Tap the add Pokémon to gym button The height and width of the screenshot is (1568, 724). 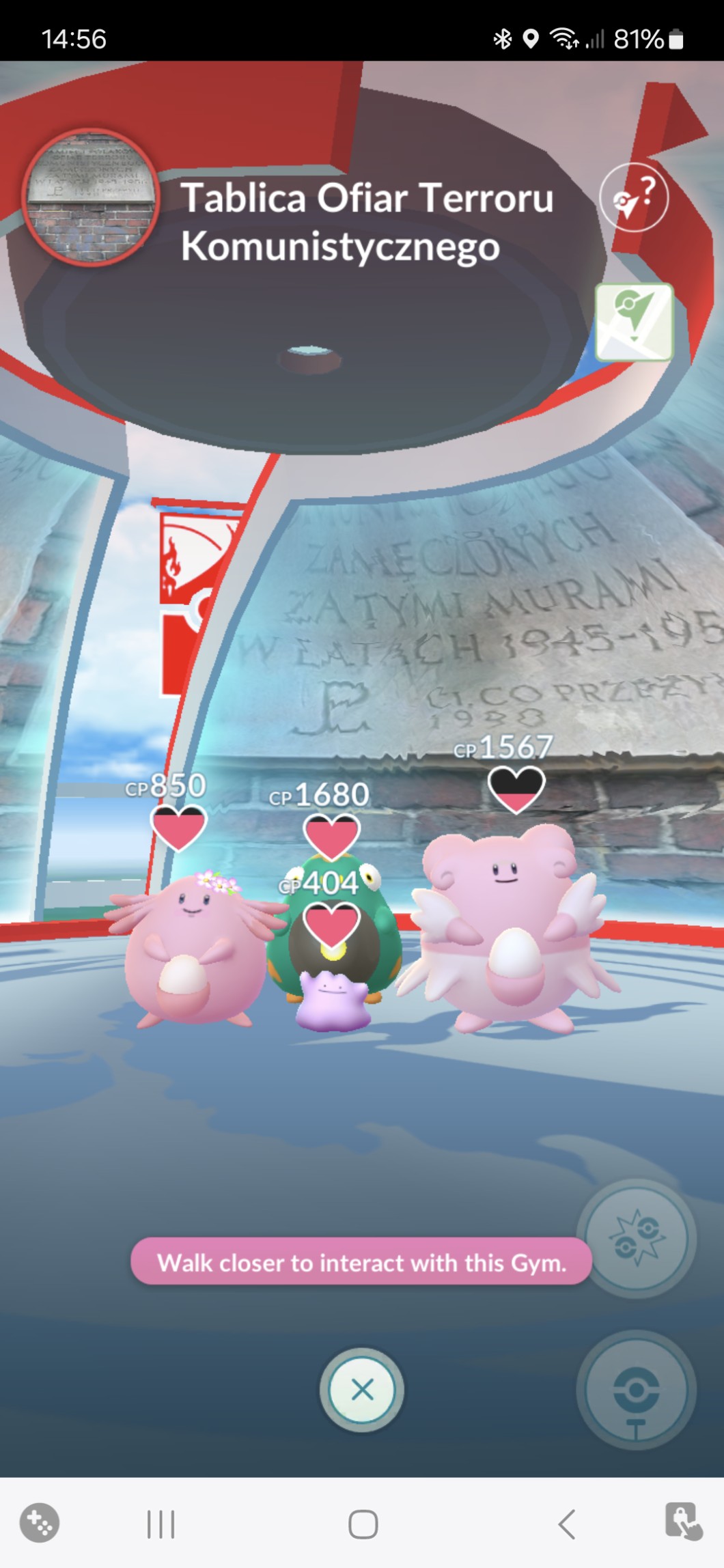(x=637, y=1389)
